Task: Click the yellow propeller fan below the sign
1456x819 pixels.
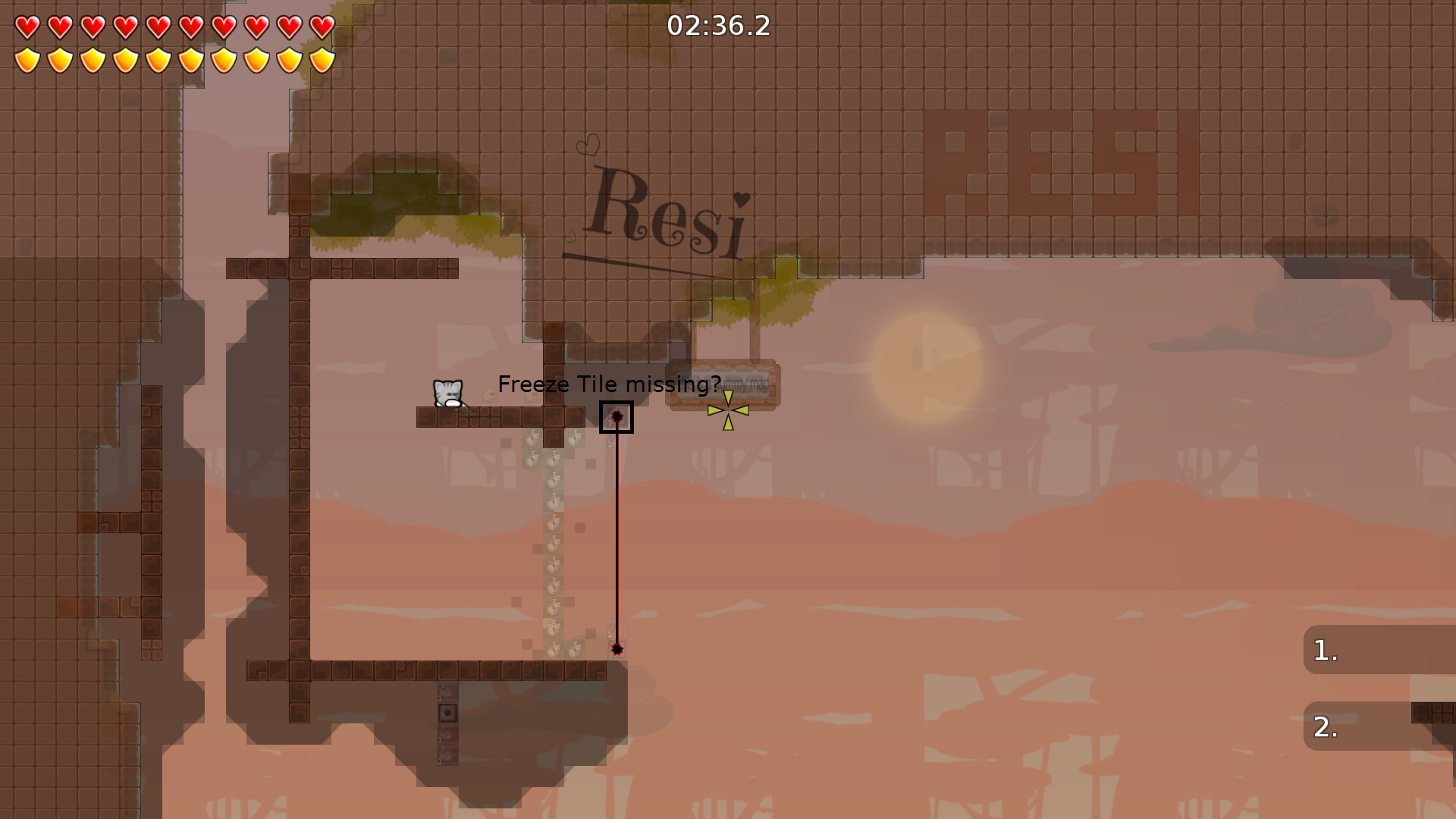Action: coord(727,409)
